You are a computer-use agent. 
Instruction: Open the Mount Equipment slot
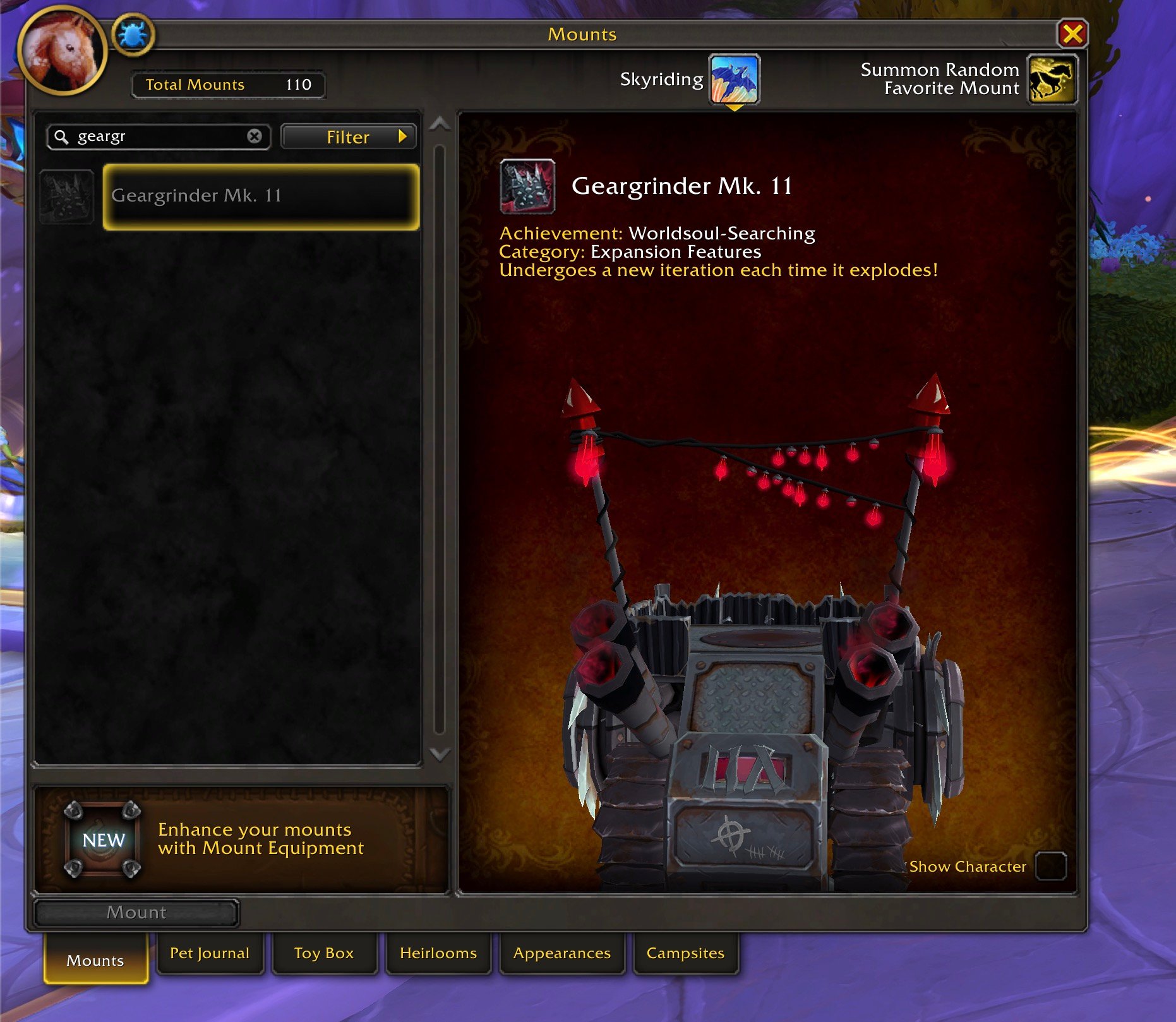(x=103, y=840)
